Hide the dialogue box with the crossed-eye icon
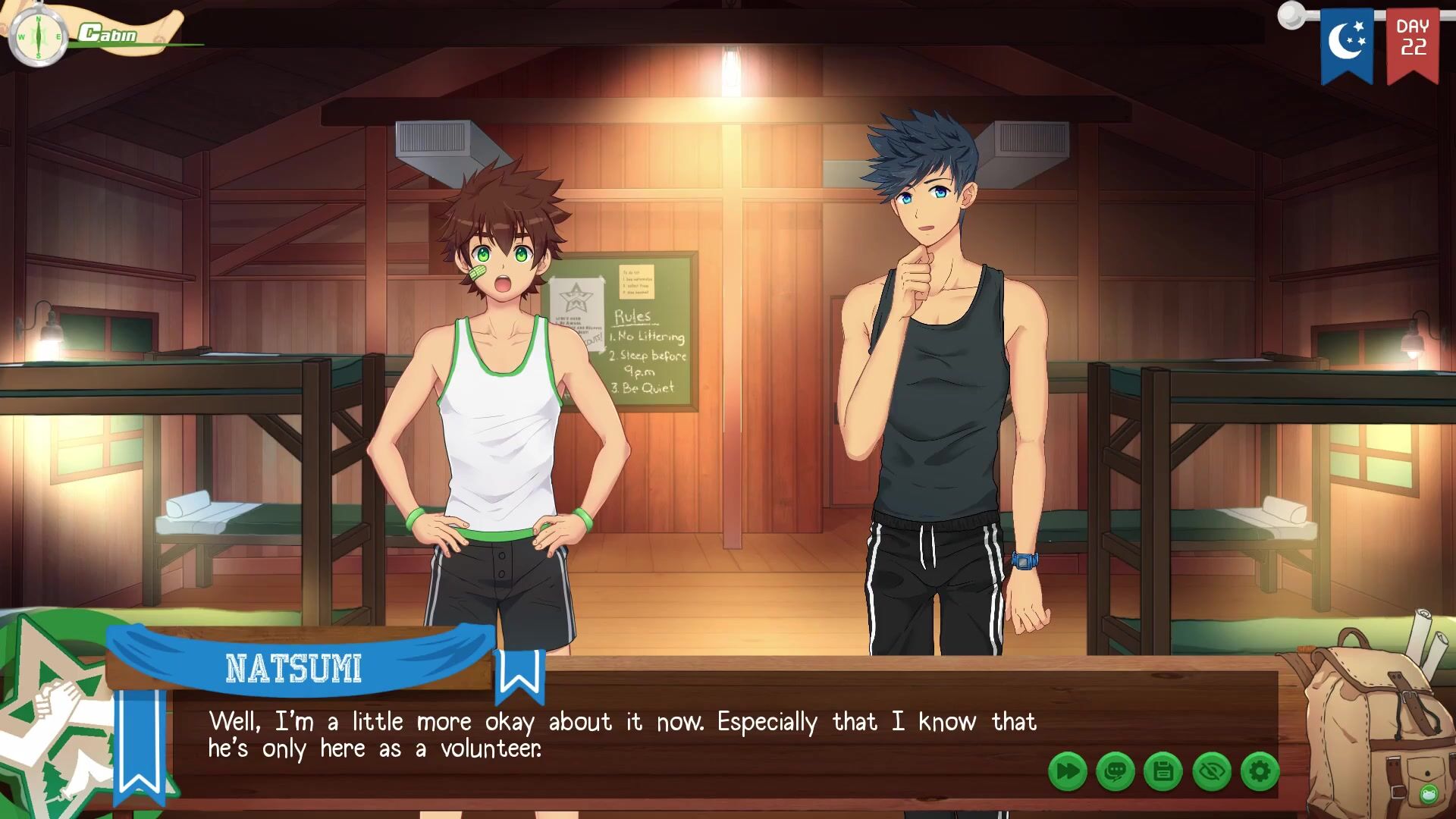This screenshot has height=819, width=1456. coord(1212,772)
